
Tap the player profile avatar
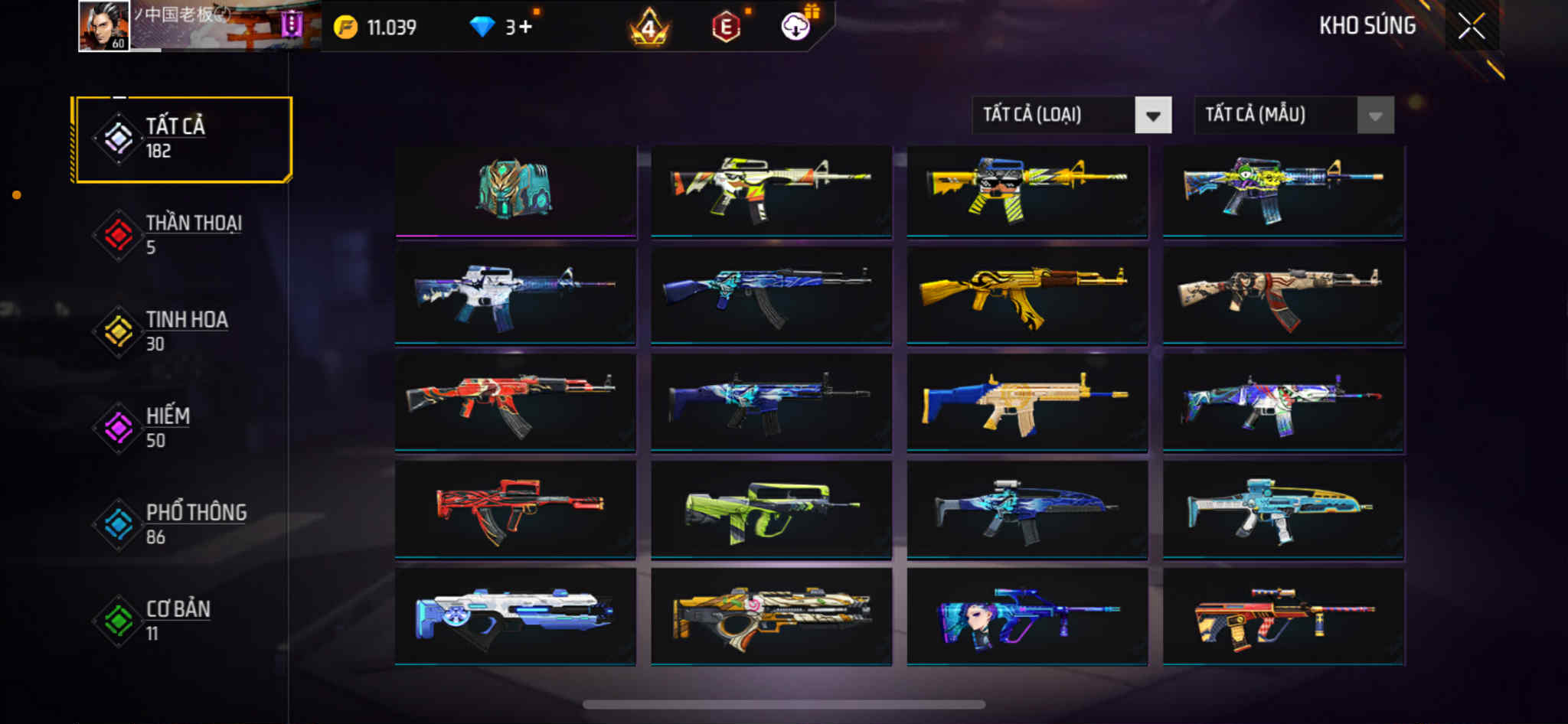(x=104, y=26)
